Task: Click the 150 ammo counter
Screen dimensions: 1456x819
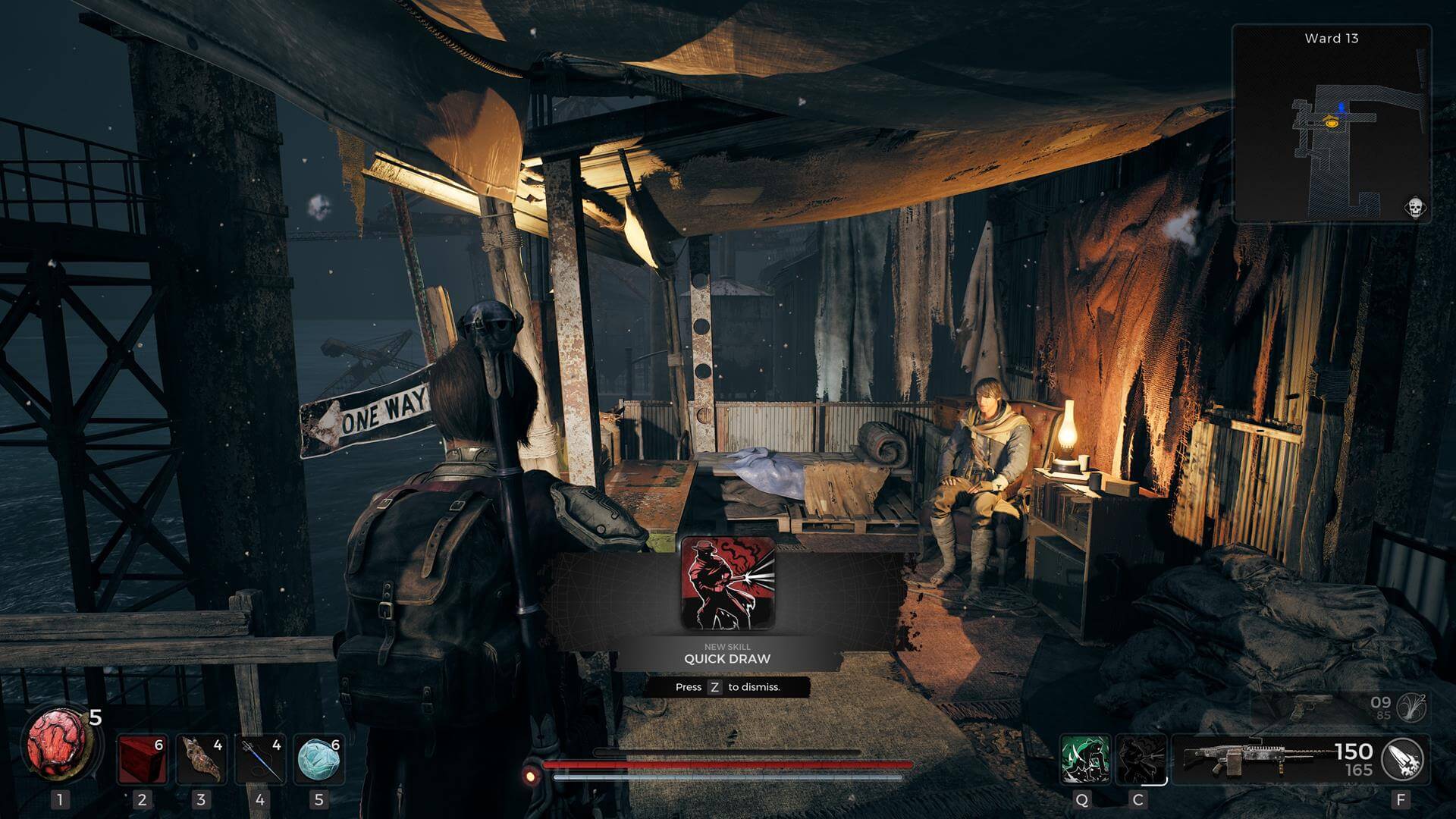Action: tap(1357, 752)
